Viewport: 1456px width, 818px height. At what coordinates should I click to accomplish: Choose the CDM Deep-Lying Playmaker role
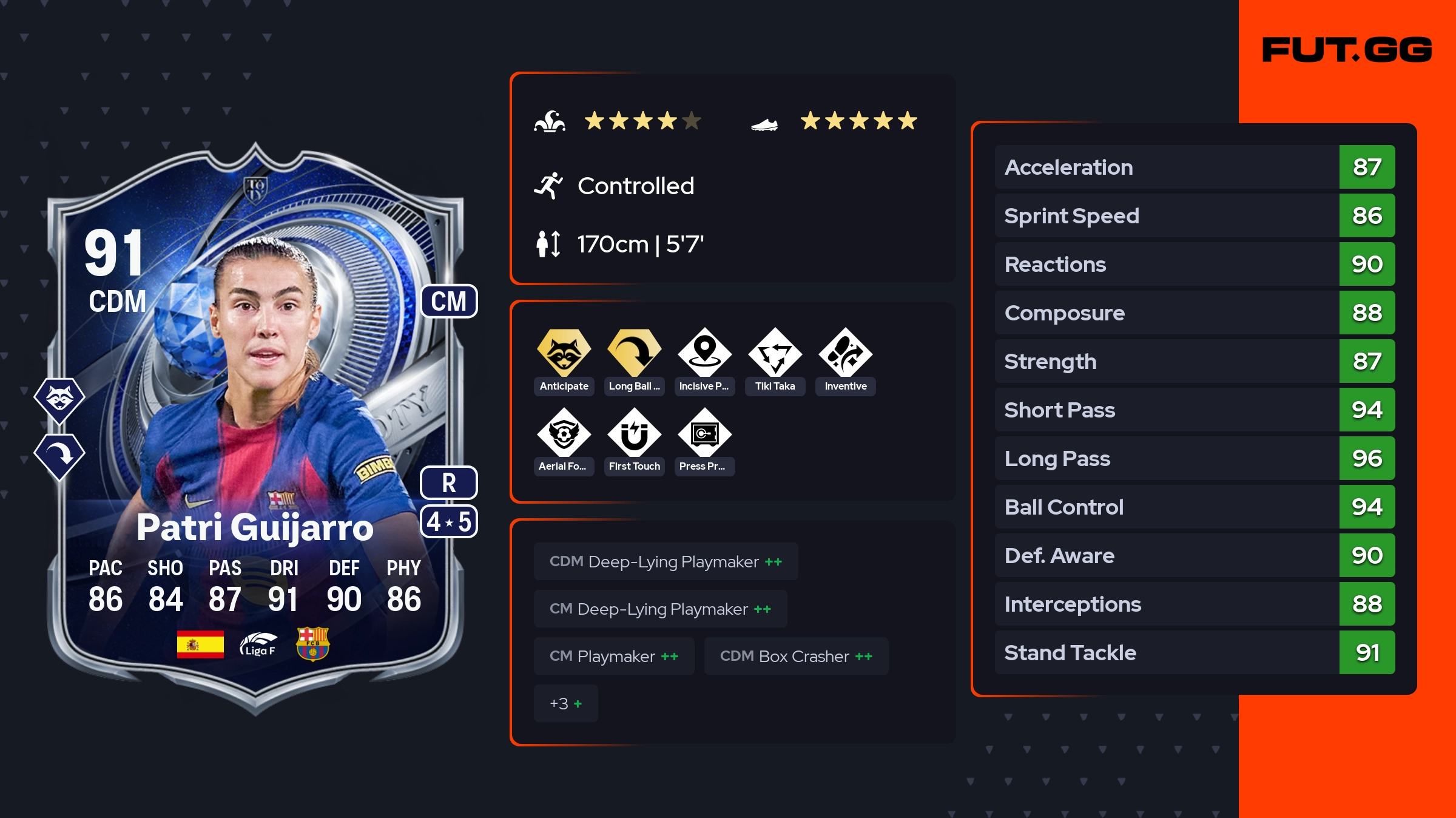666,562
